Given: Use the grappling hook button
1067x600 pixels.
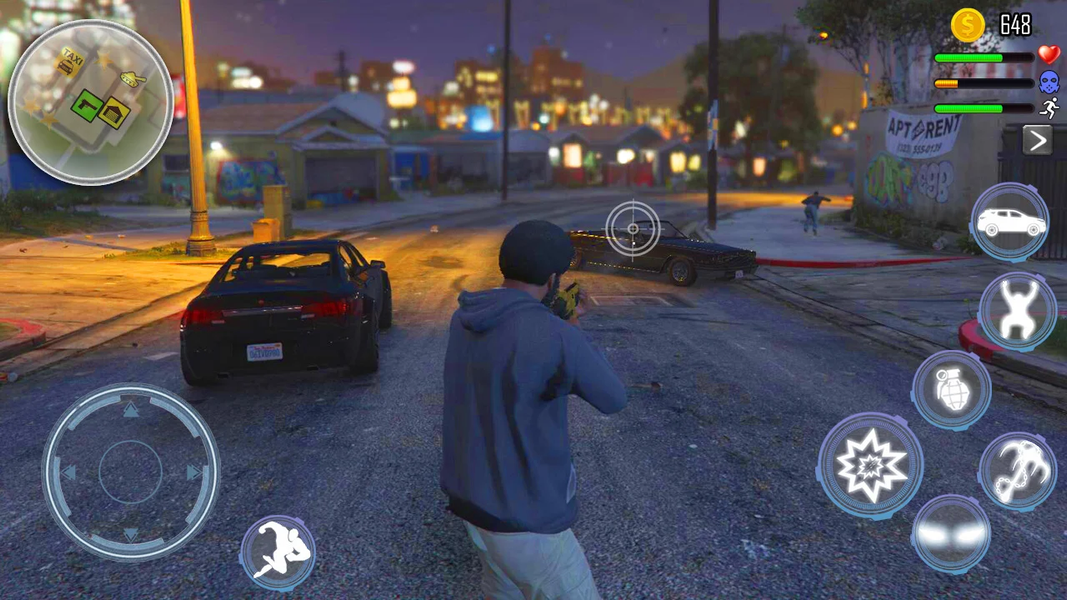Looking at the screenshot, I should click(1017, 471).
